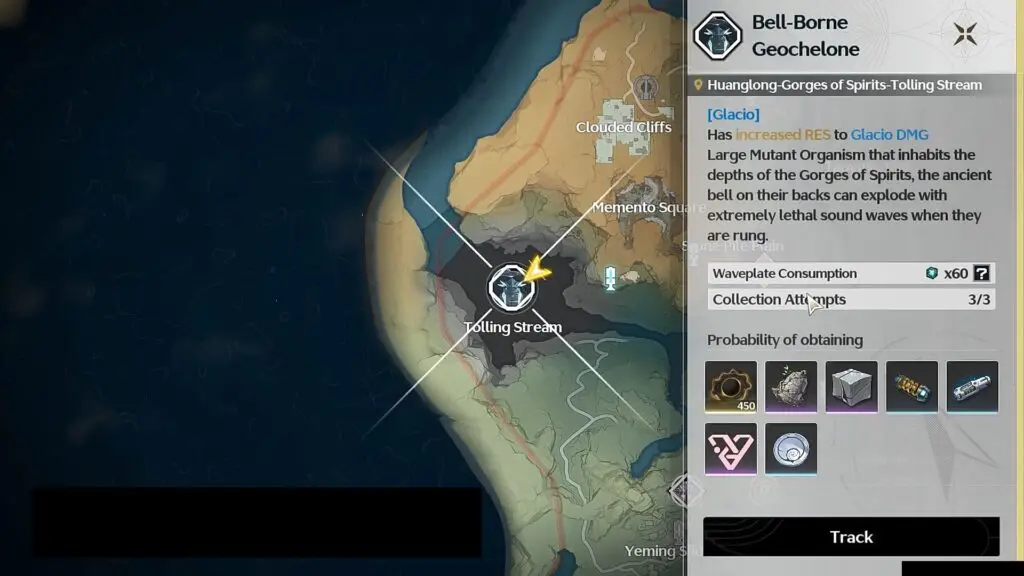Viewport: 1024px width, 576px height.
Task: Inspect the gray stone cube reward
Action: 852,387
